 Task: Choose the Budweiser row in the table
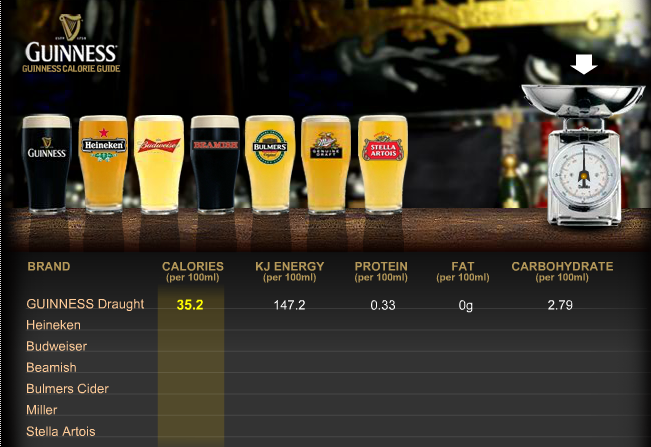pyautogui.click(x=57, y=346)
